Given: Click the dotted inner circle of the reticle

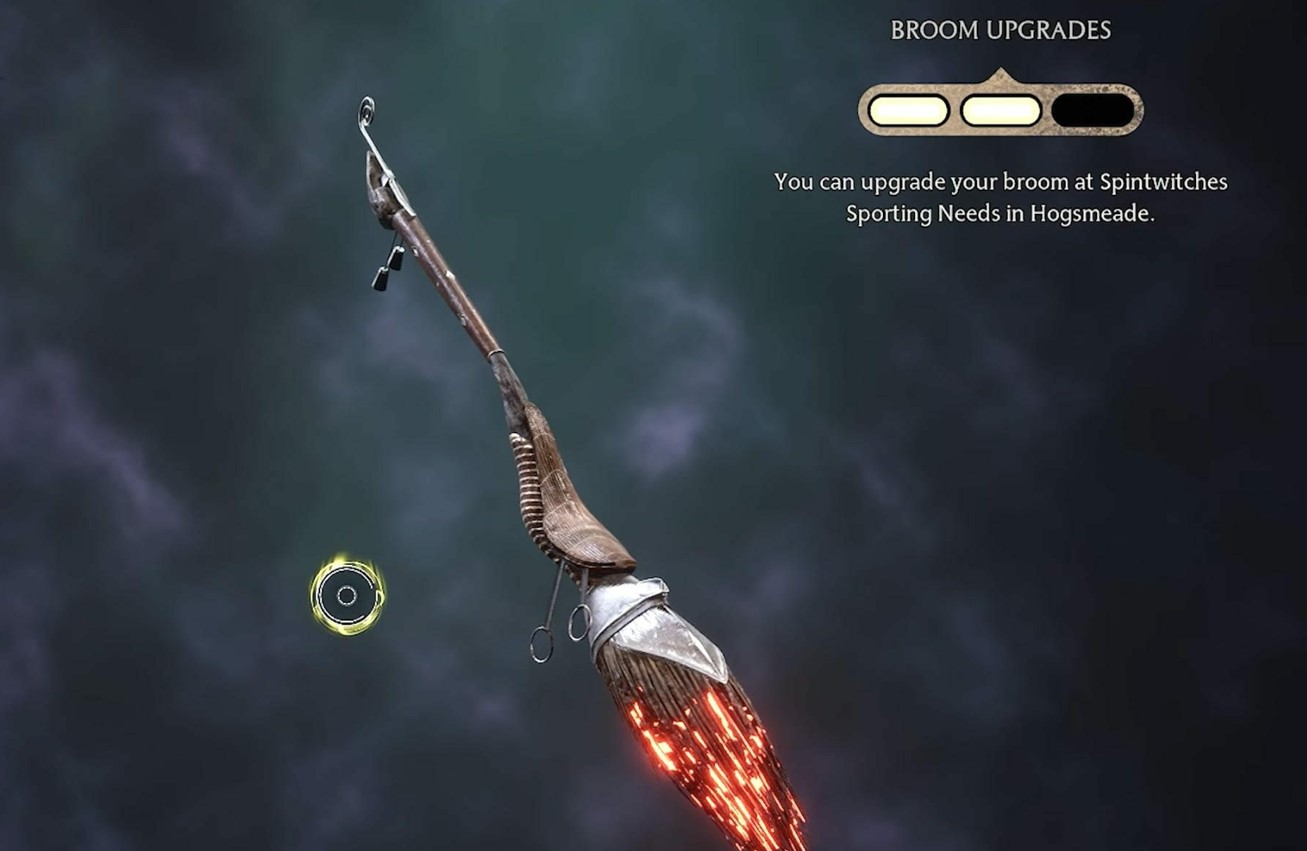Looking at the screenshot, I should (x=345, y=596).
